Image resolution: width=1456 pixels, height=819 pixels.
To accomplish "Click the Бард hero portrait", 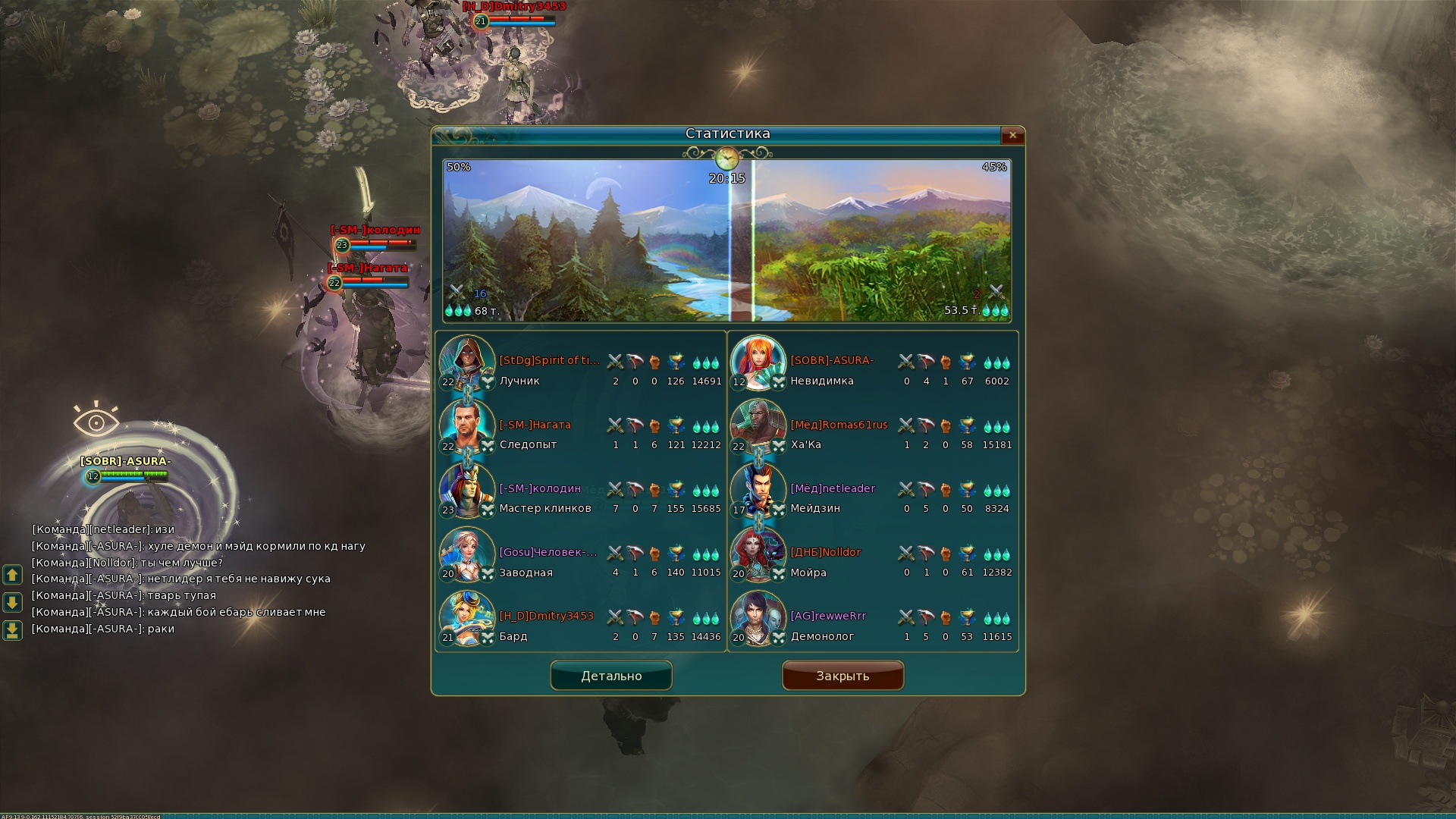I will [x=467, y=618].
